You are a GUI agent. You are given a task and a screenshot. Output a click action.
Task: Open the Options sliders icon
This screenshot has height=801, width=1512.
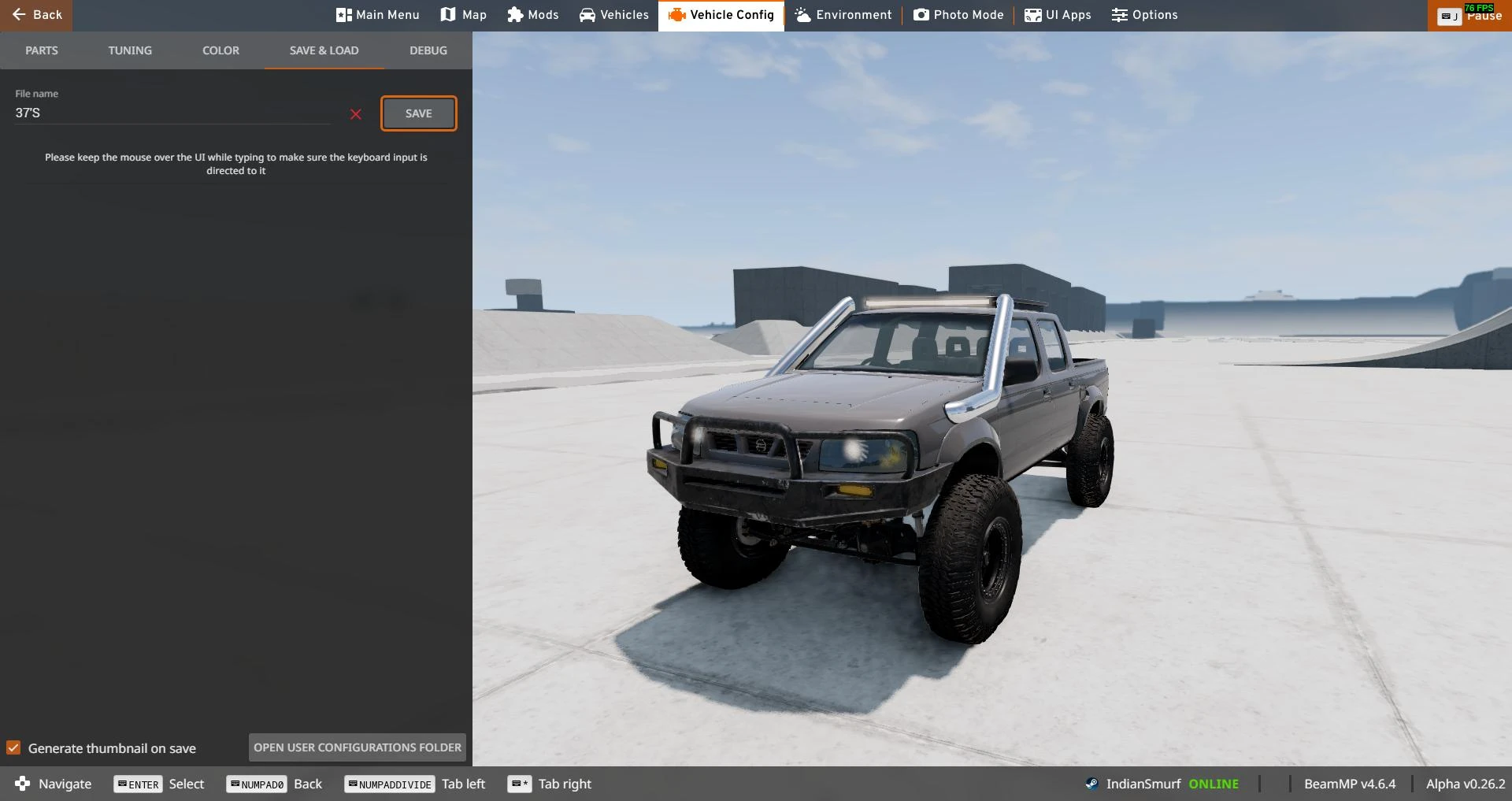pyautogui.click(x=1119, y=14)
